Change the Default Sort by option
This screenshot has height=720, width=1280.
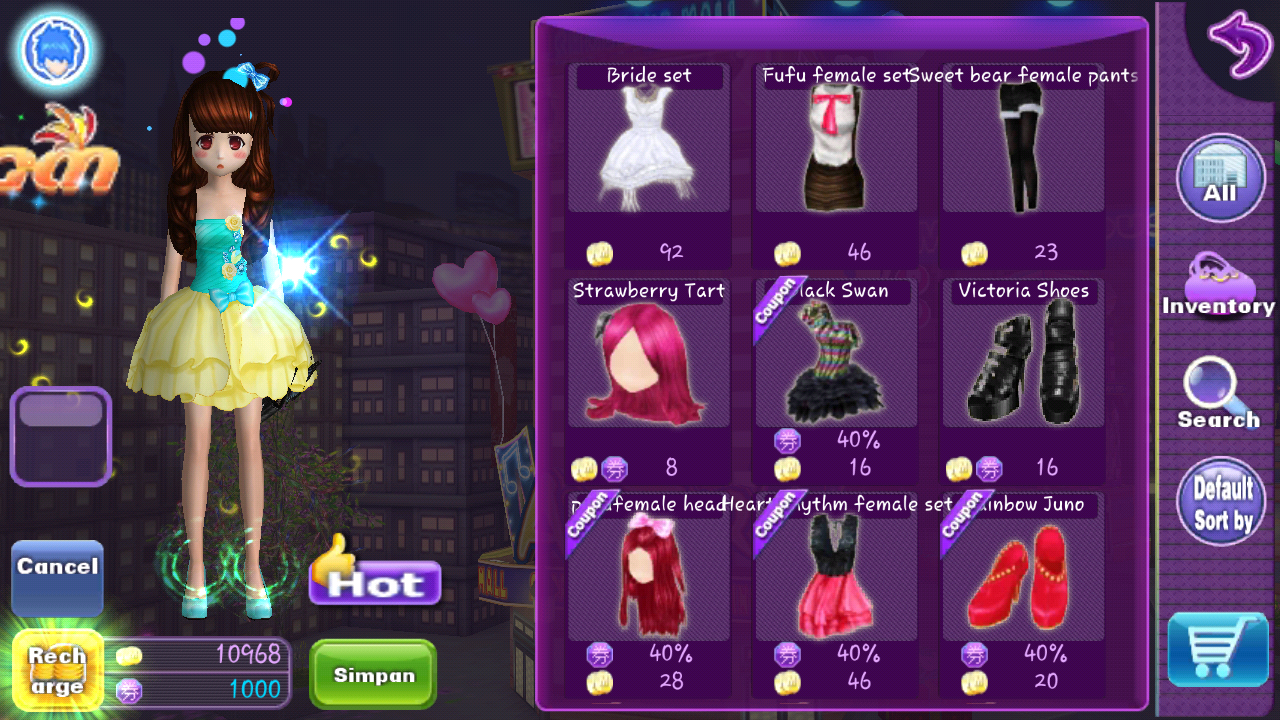(1222, 503)
